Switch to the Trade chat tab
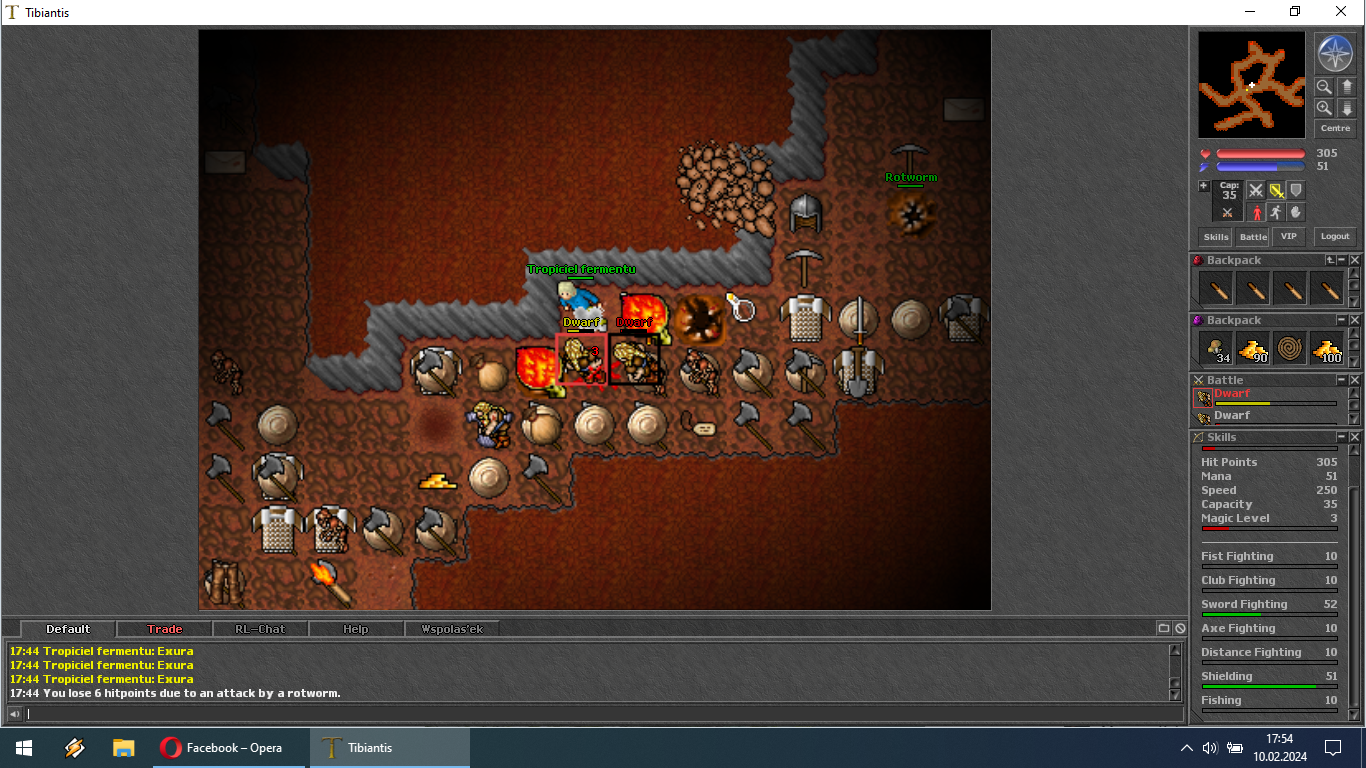The image size is (1366, 768). (165, 629)
